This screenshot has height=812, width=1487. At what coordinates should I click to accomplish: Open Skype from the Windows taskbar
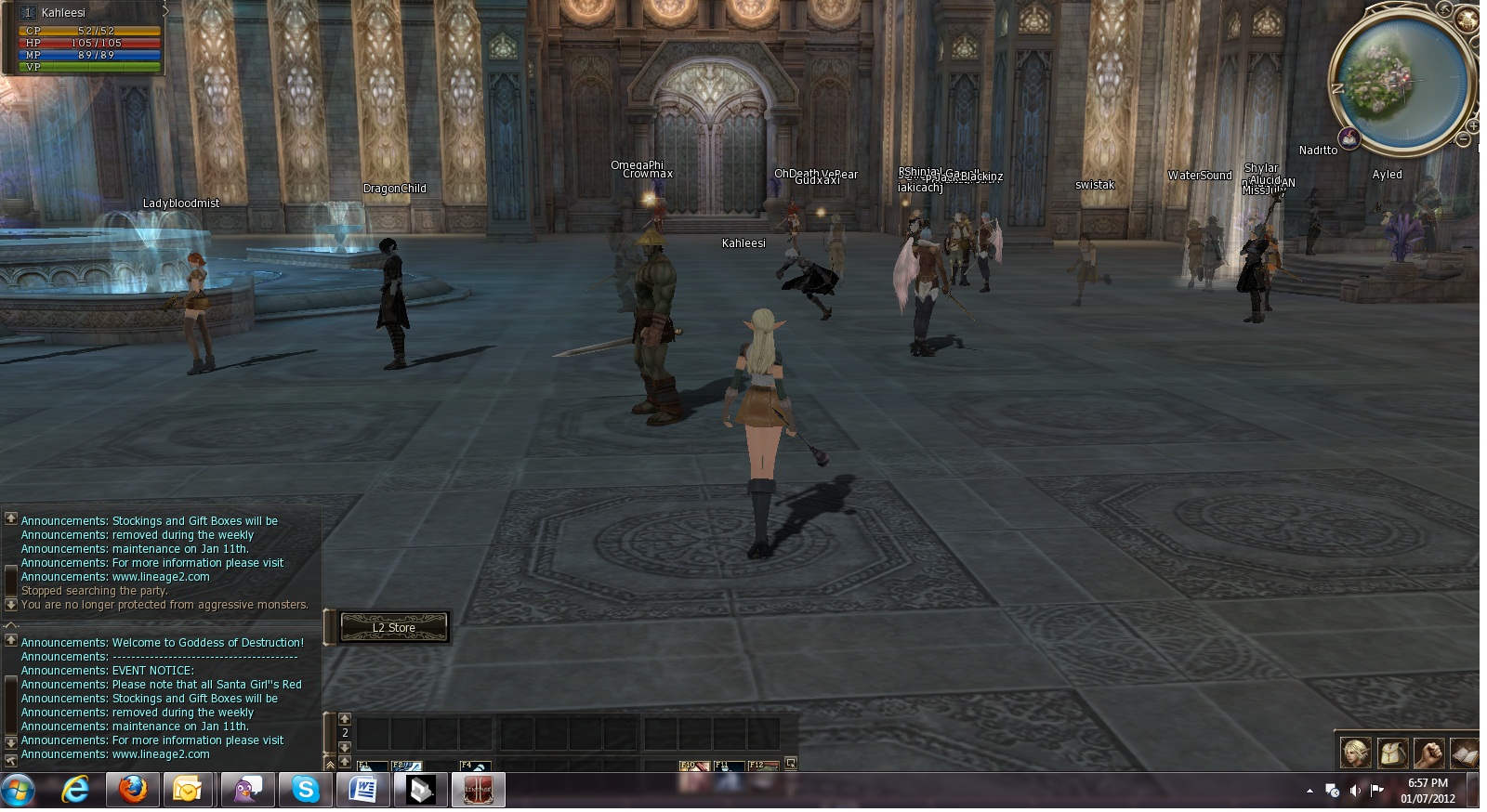click(x=305, y=791)
